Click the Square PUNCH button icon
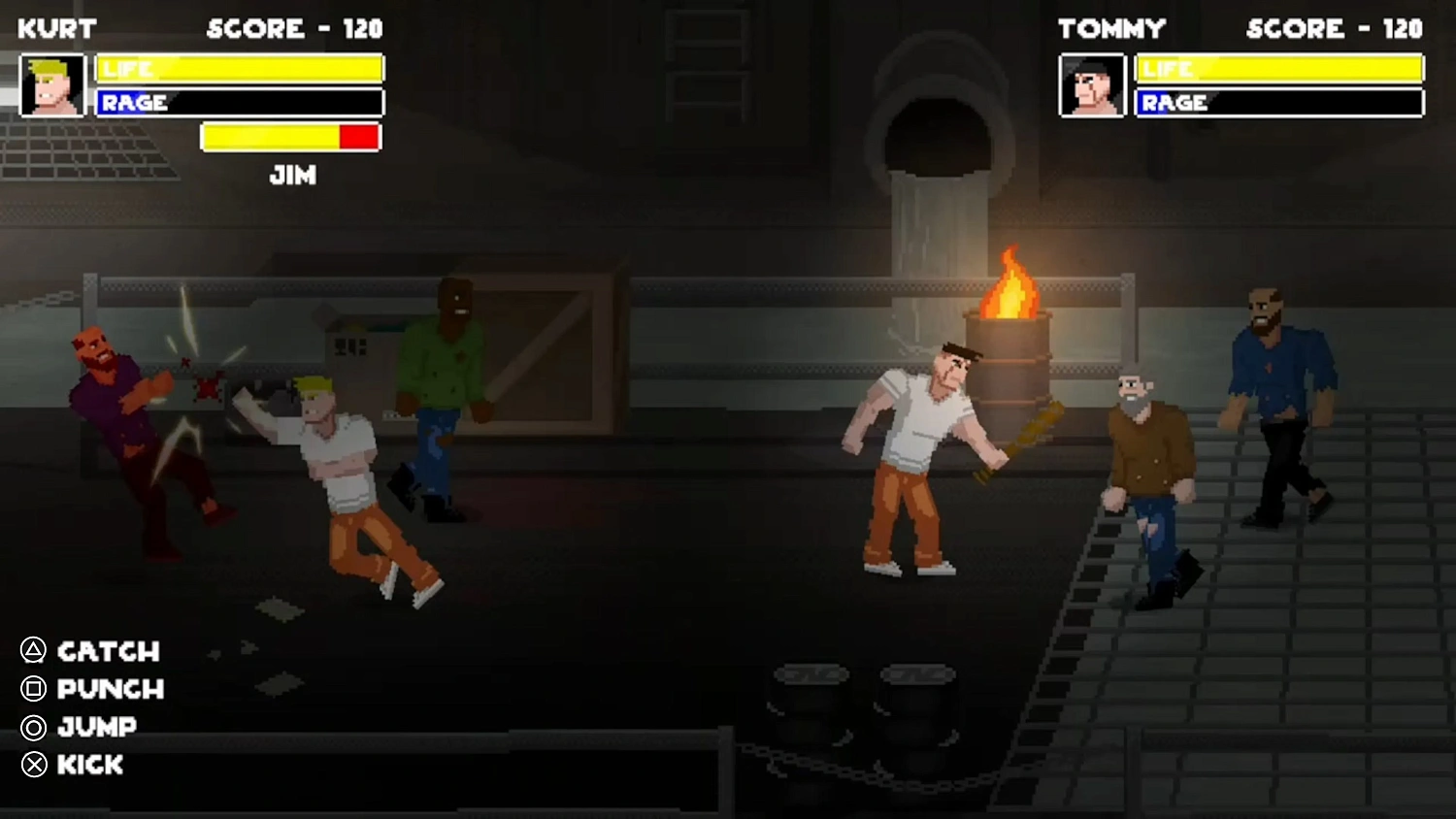 [32, 690]
